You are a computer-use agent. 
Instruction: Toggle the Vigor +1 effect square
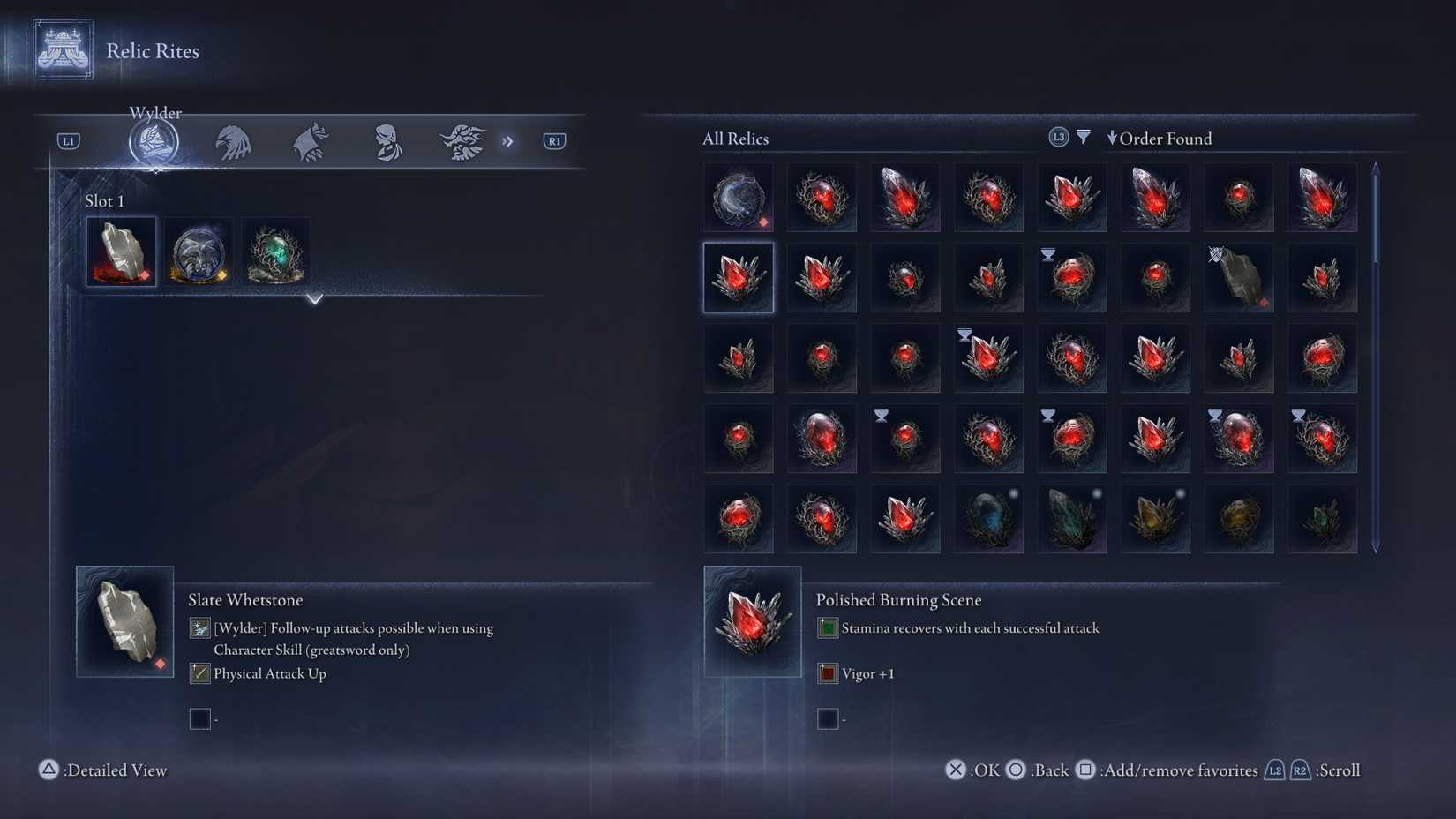tap(828, 672)
